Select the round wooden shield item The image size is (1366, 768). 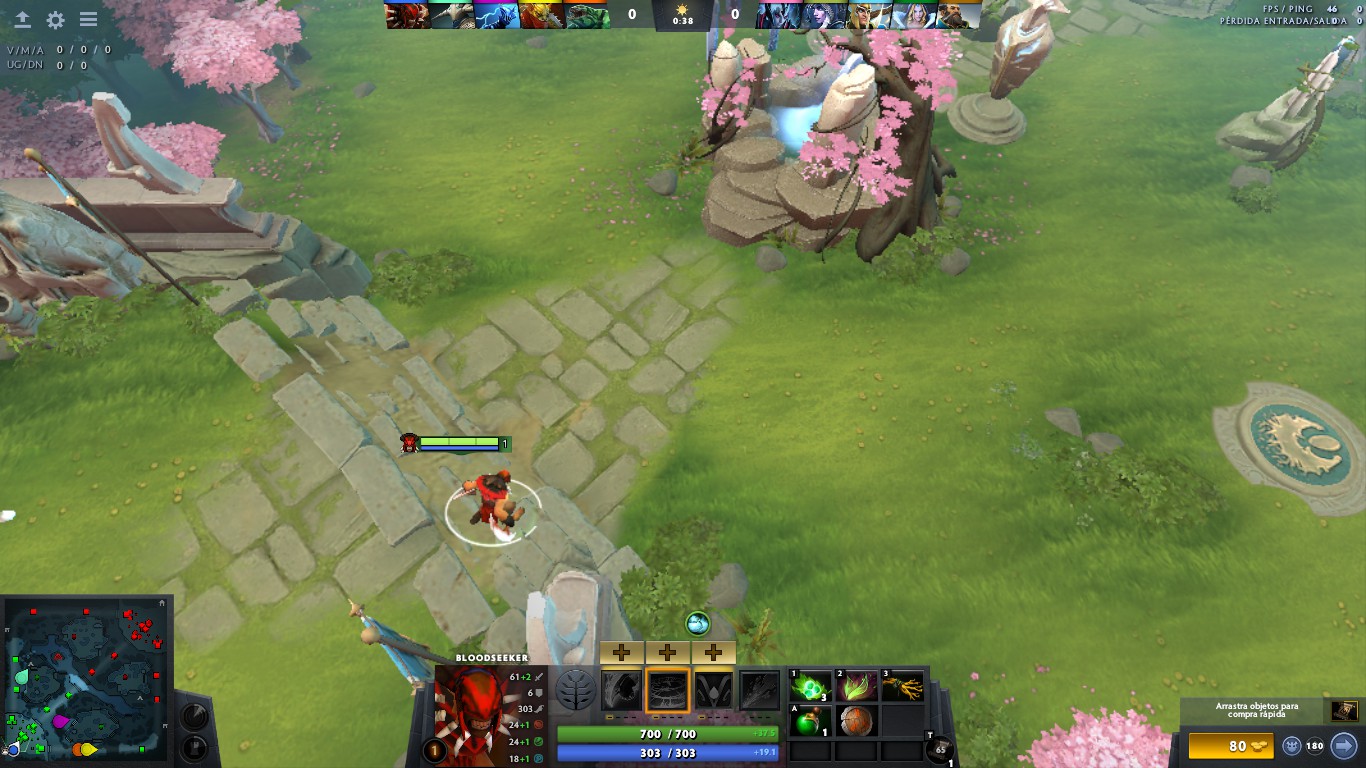tap(856, 721)
